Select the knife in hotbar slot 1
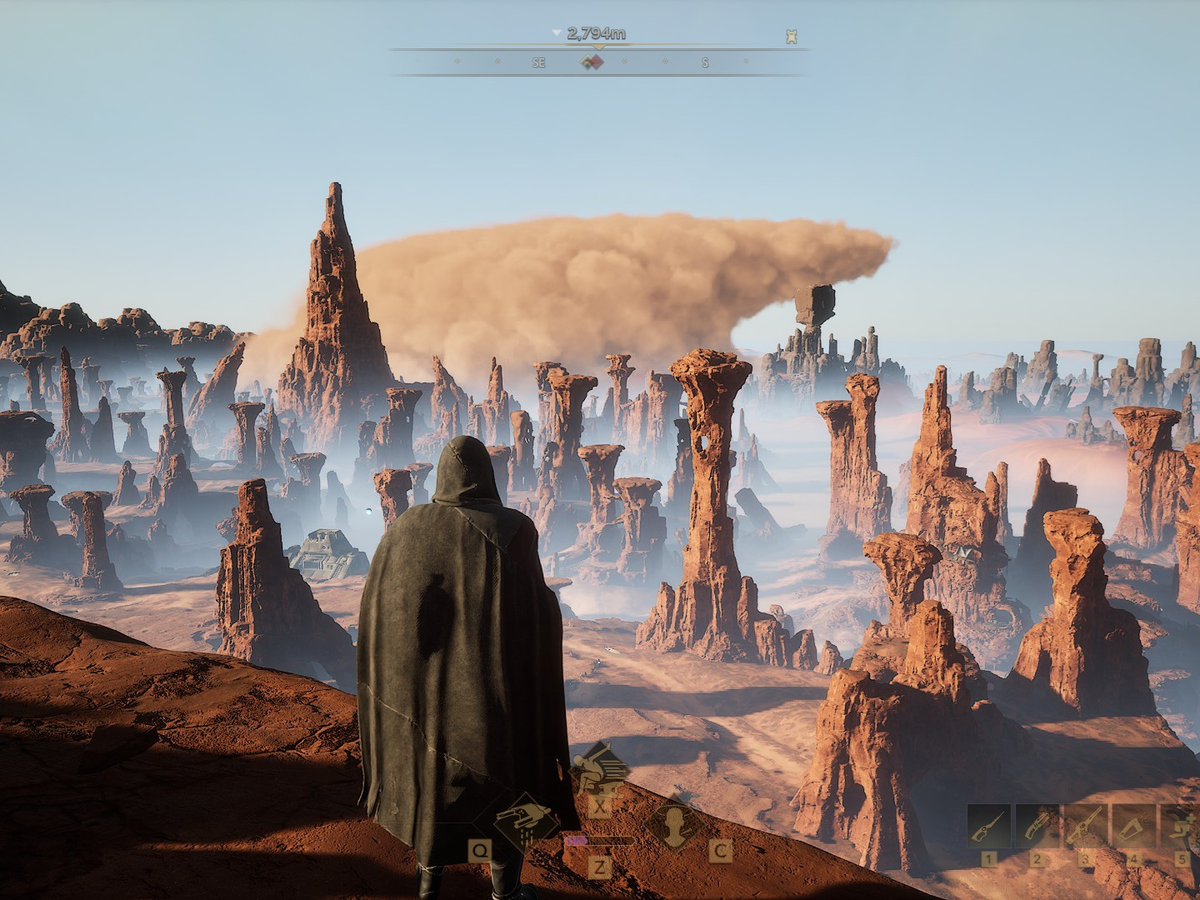1200x900 pixels. pyautogui.click(x=989, y=826)
